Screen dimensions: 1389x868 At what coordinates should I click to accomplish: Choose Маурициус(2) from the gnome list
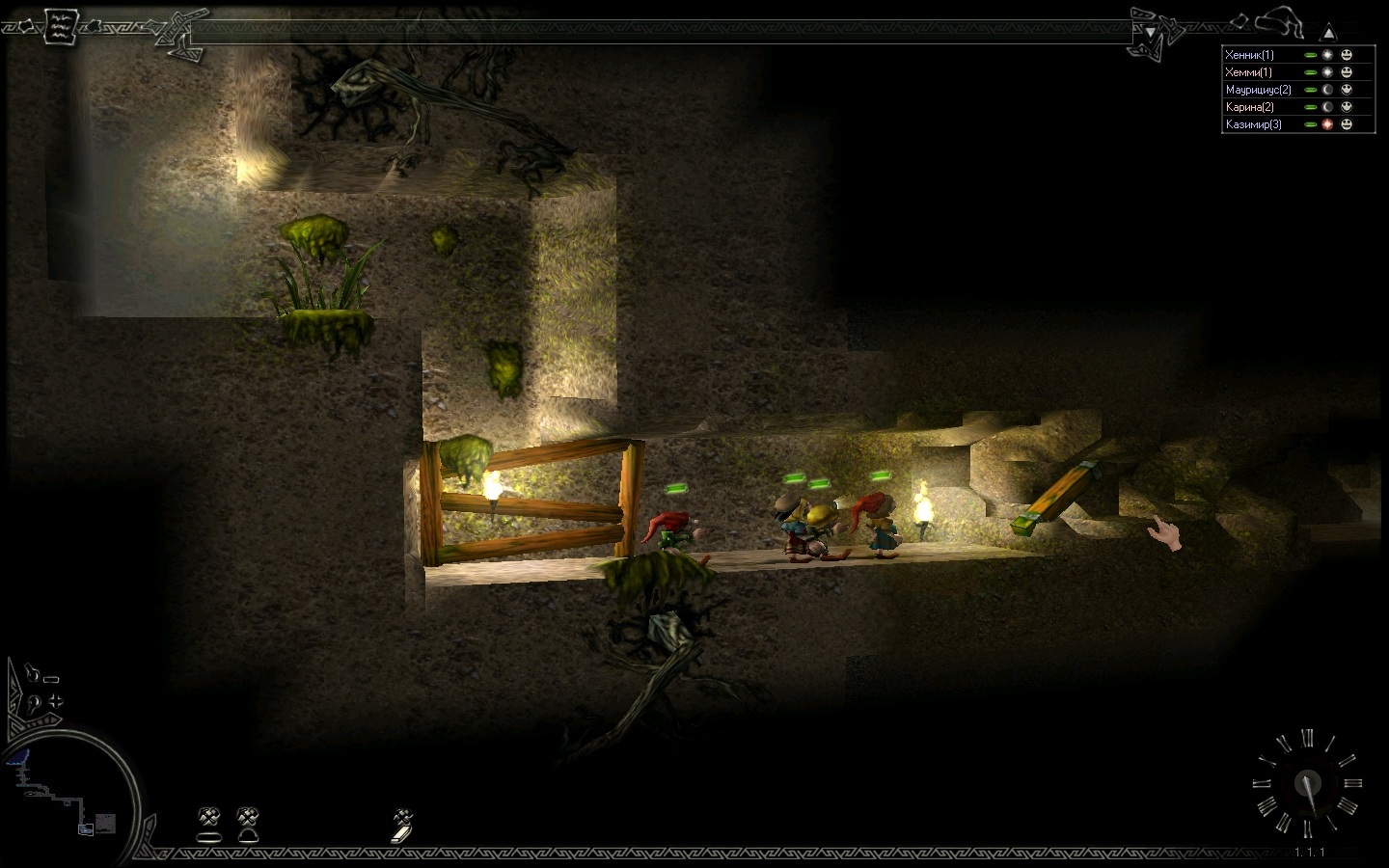coord(1258,90)
